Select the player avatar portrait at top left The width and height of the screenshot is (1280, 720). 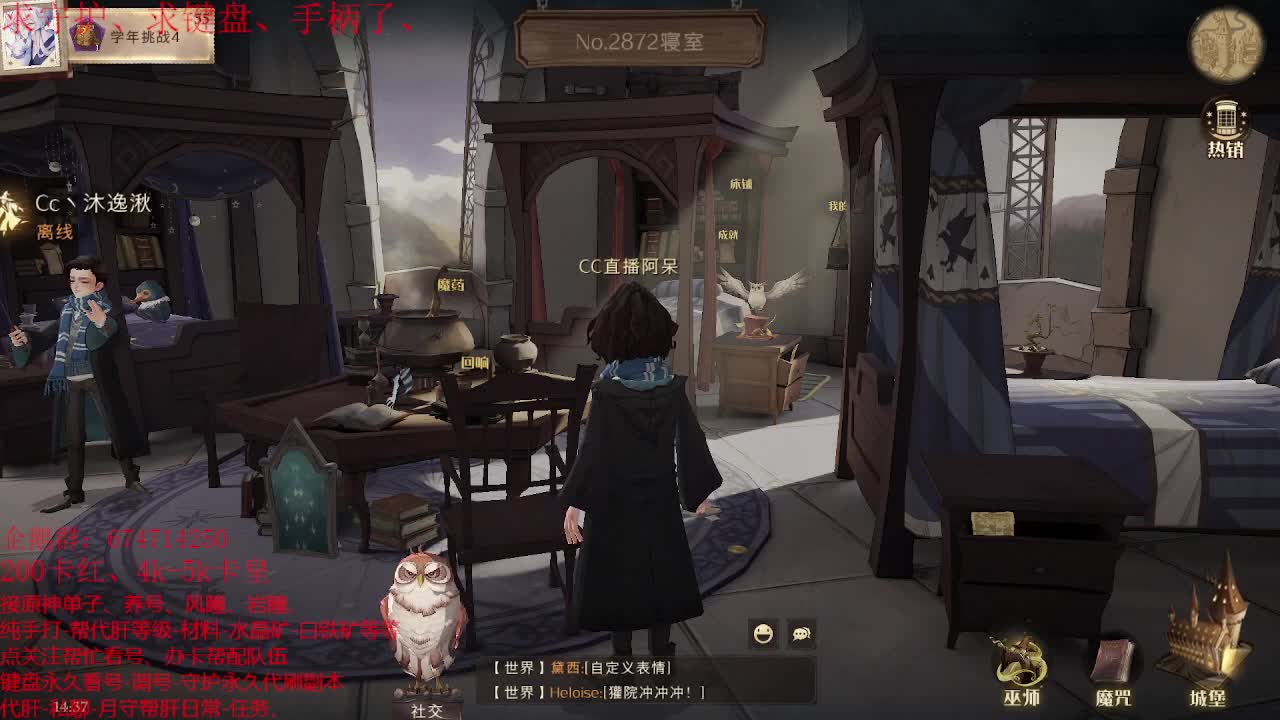[32, 38]
